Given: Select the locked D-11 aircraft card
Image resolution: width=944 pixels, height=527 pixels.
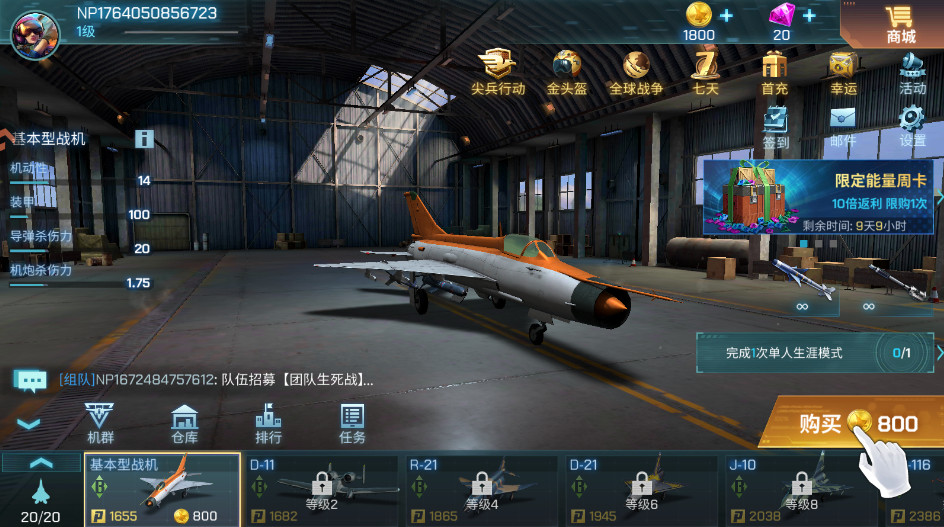Looking at the screenshot, I should tap(322, 489).
